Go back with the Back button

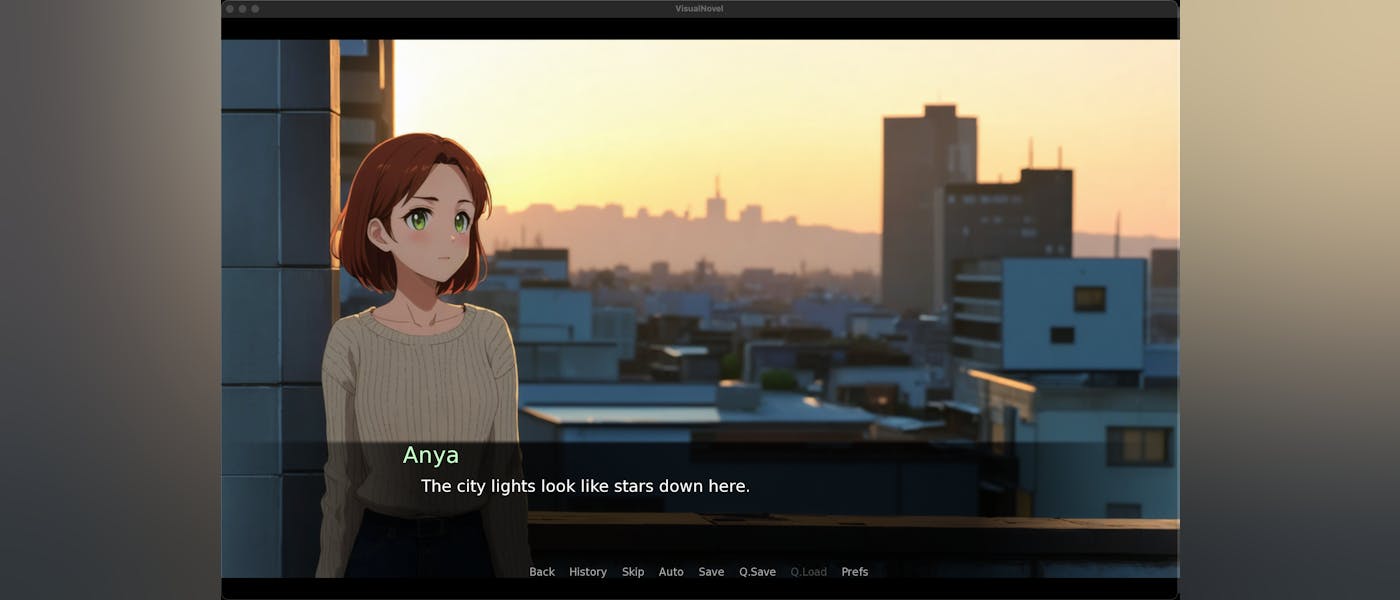click(x=542, y=572)
